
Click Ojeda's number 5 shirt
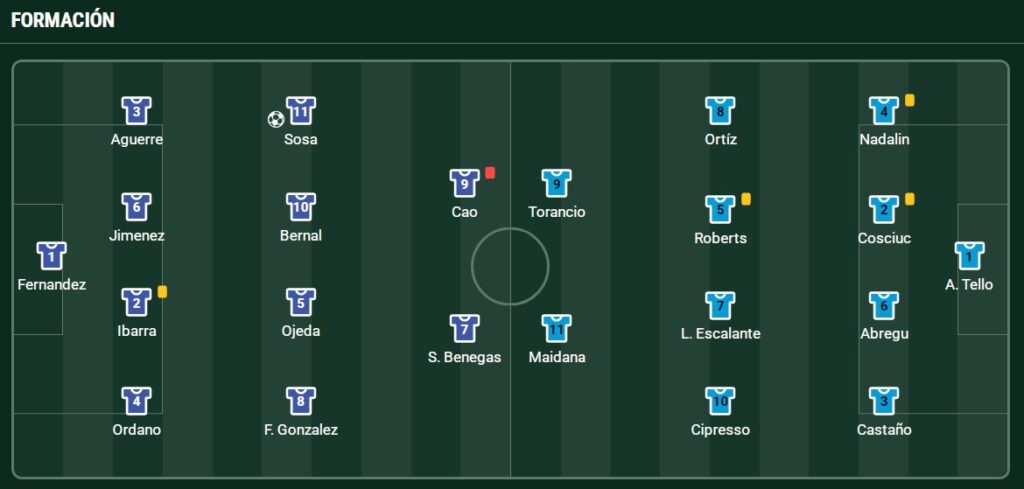point(300,302)
